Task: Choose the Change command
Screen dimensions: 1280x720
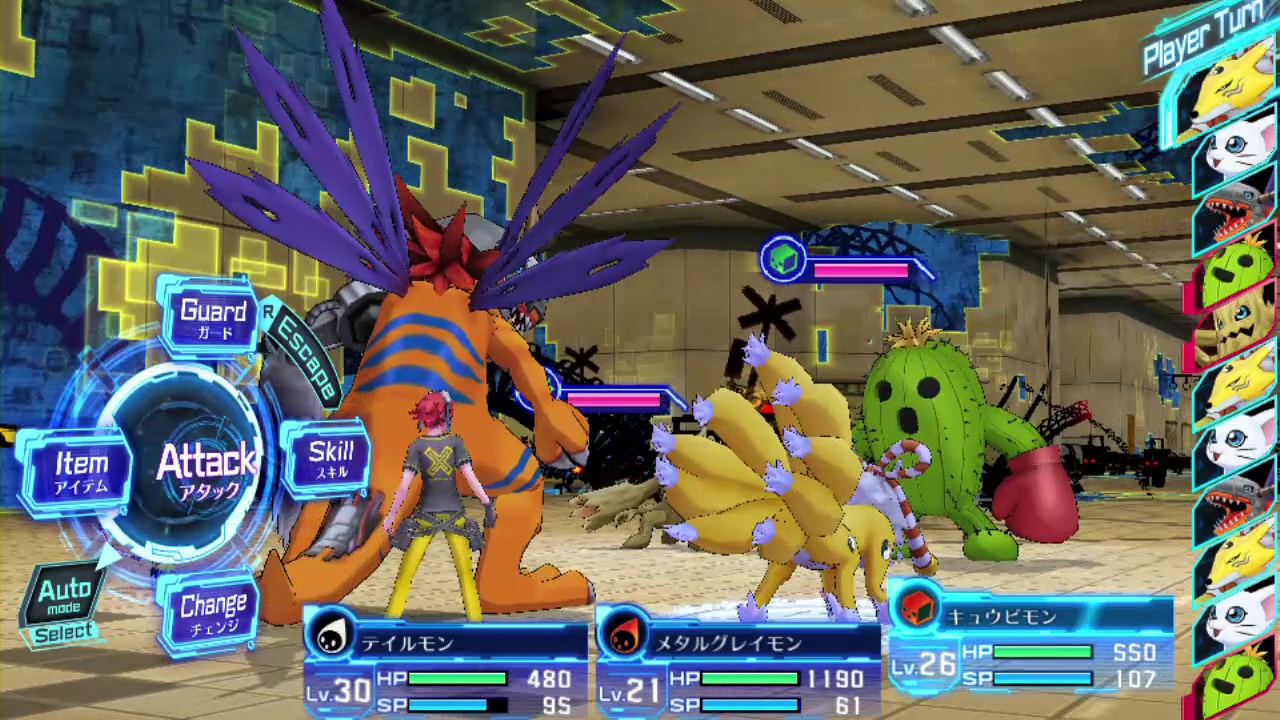Action: (212, 610)
